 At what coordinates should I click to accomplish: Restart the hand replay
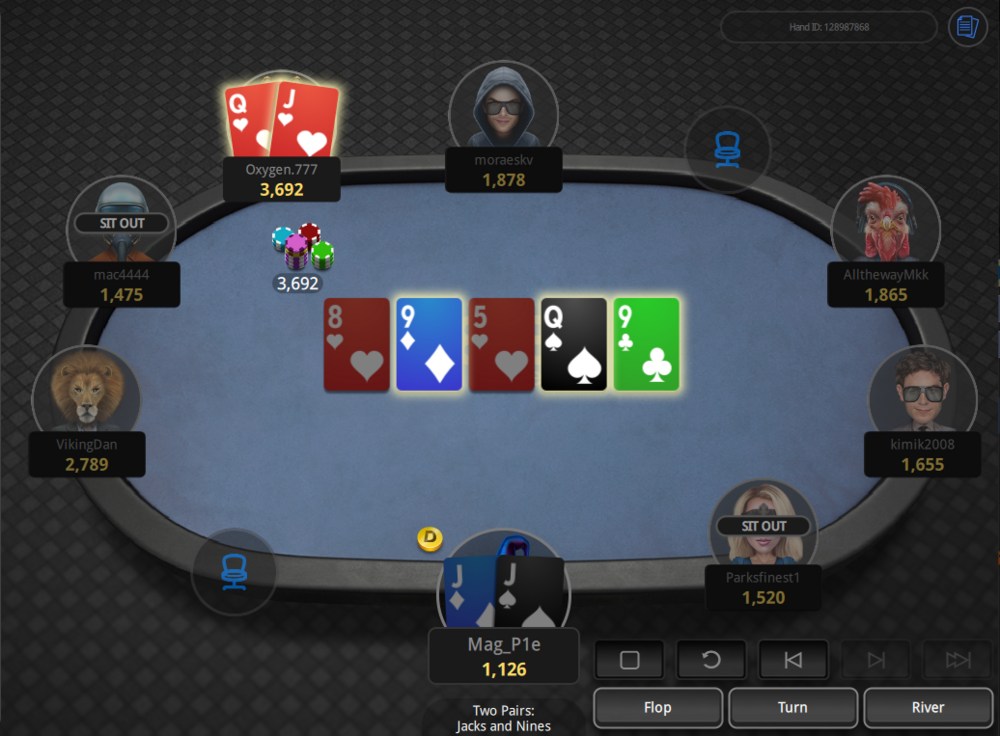coord(712,660)
